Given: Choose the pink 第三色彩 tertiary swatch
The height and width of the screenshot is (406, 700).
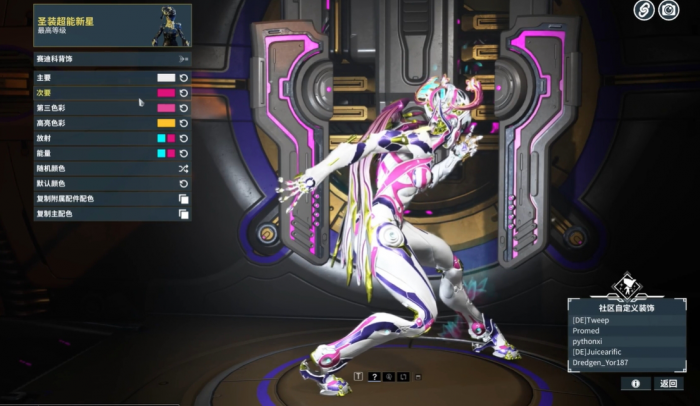Looking at the screenshot, I should (x=166, y=107).
